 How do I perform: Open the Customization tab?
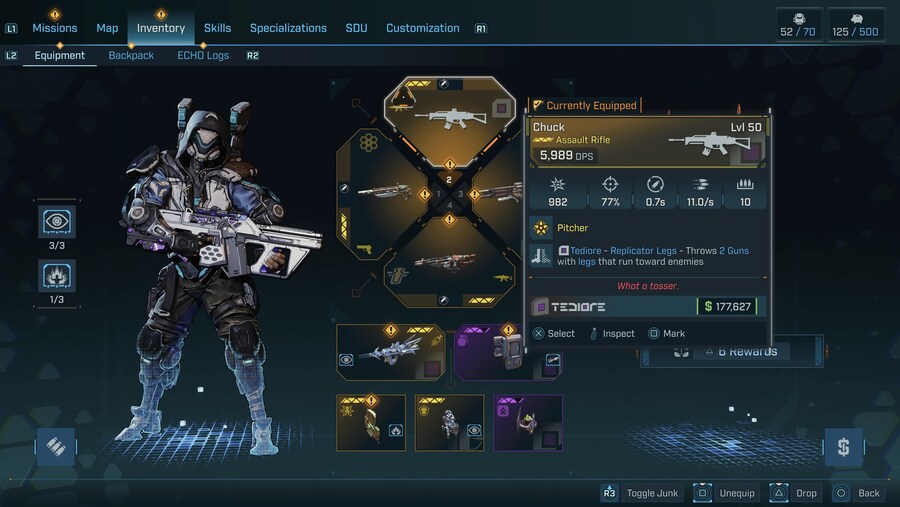tap(422, 28)
